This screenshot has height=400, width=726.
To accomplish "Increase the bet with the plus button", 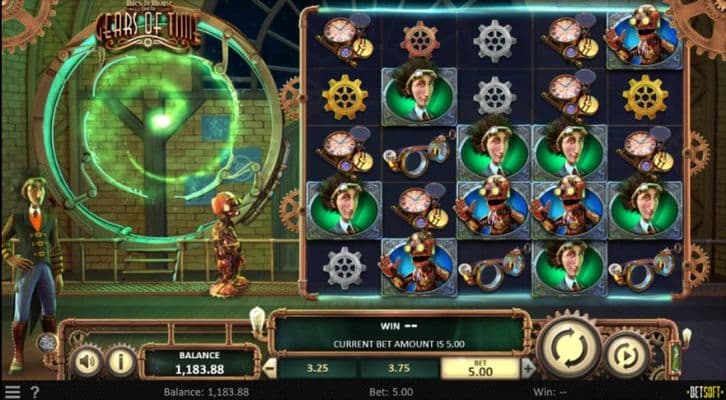I will click(x=528, y=367).
